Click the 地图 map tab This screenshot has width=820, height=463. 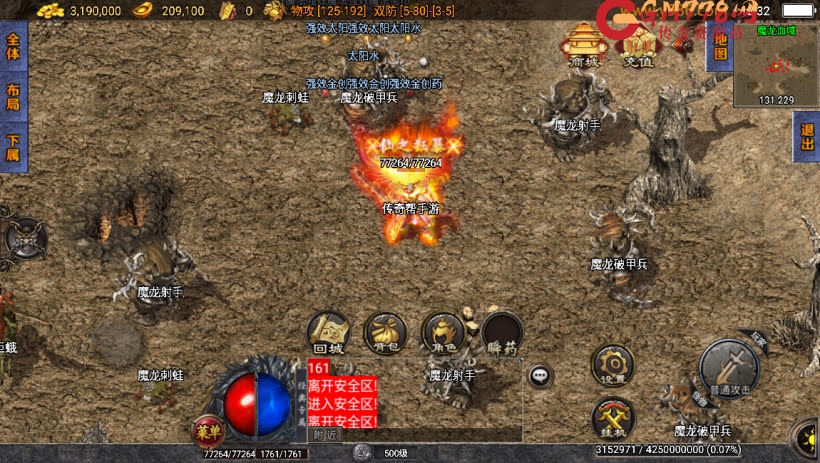coord(718,46)
